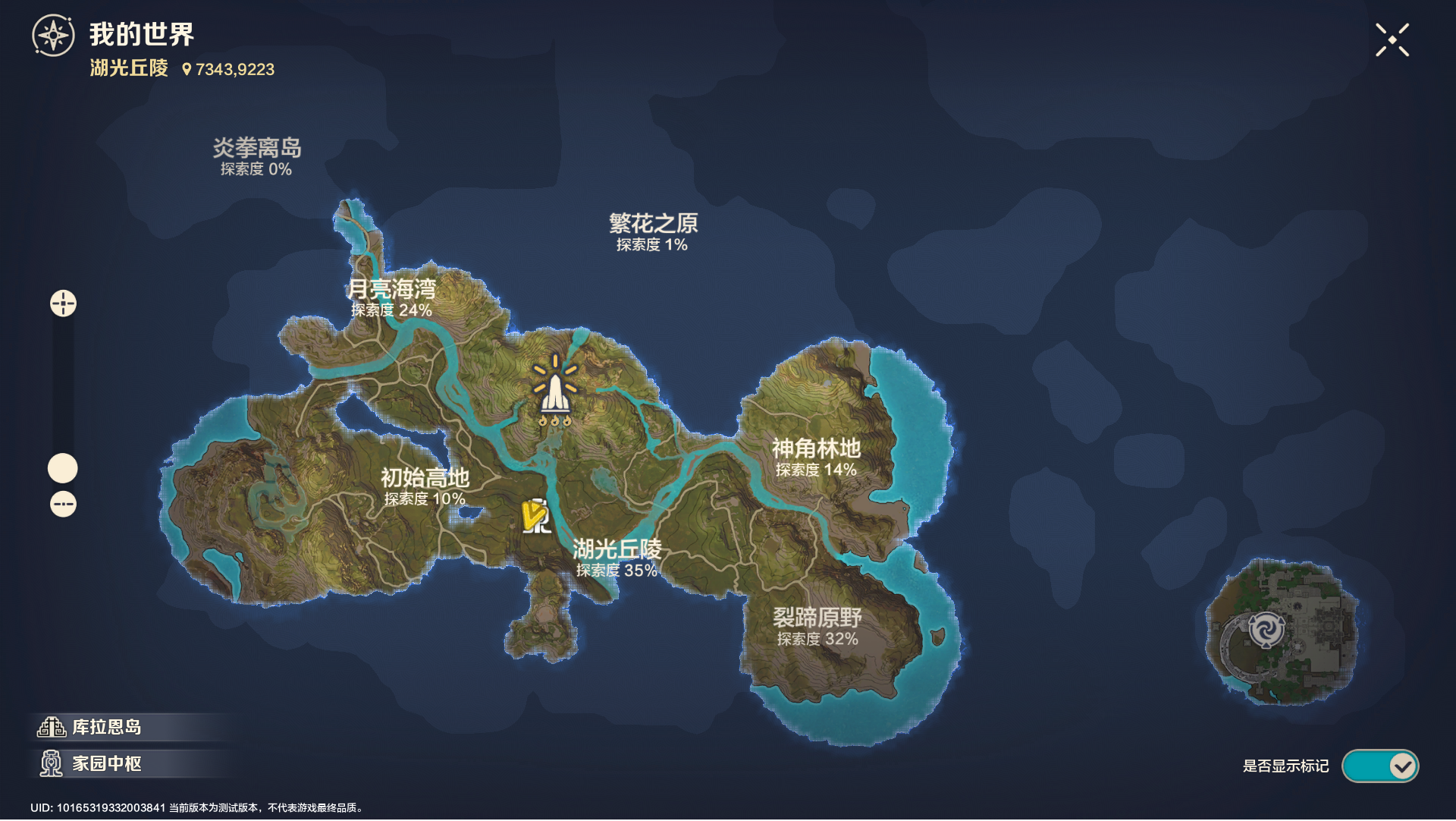
Task: Click the zoom-in crosshair icon on the left
Action: 63,303
